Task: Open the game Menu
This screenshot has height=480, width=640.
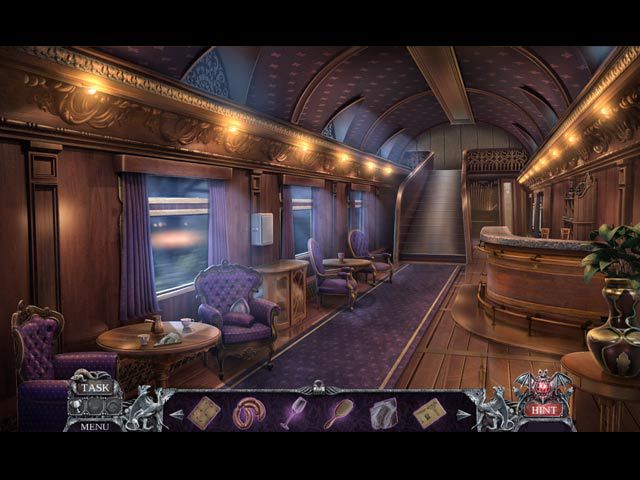Action: click(95, 426)
